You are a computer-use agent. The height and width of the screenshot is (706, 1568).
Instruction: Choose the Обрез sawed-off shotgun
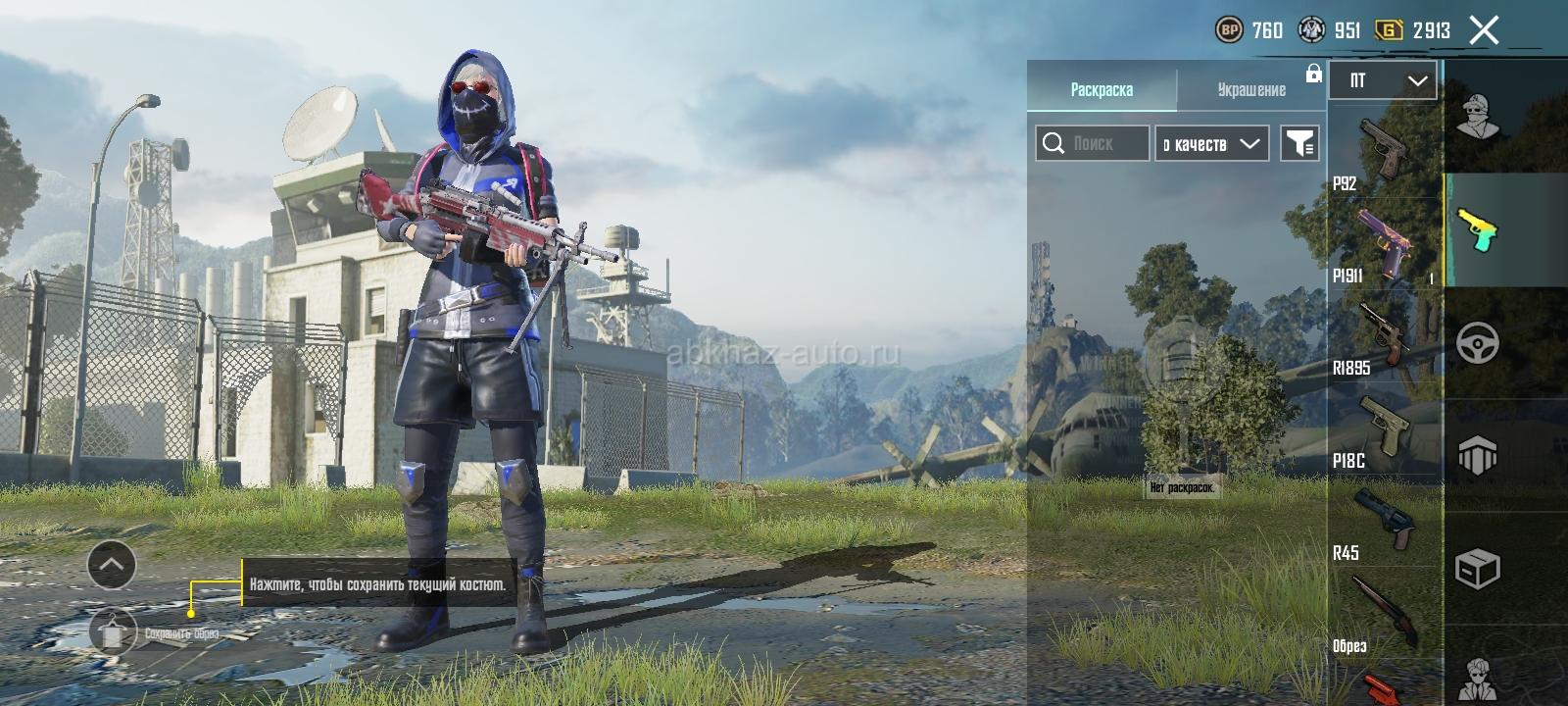tap(1384, 613)
